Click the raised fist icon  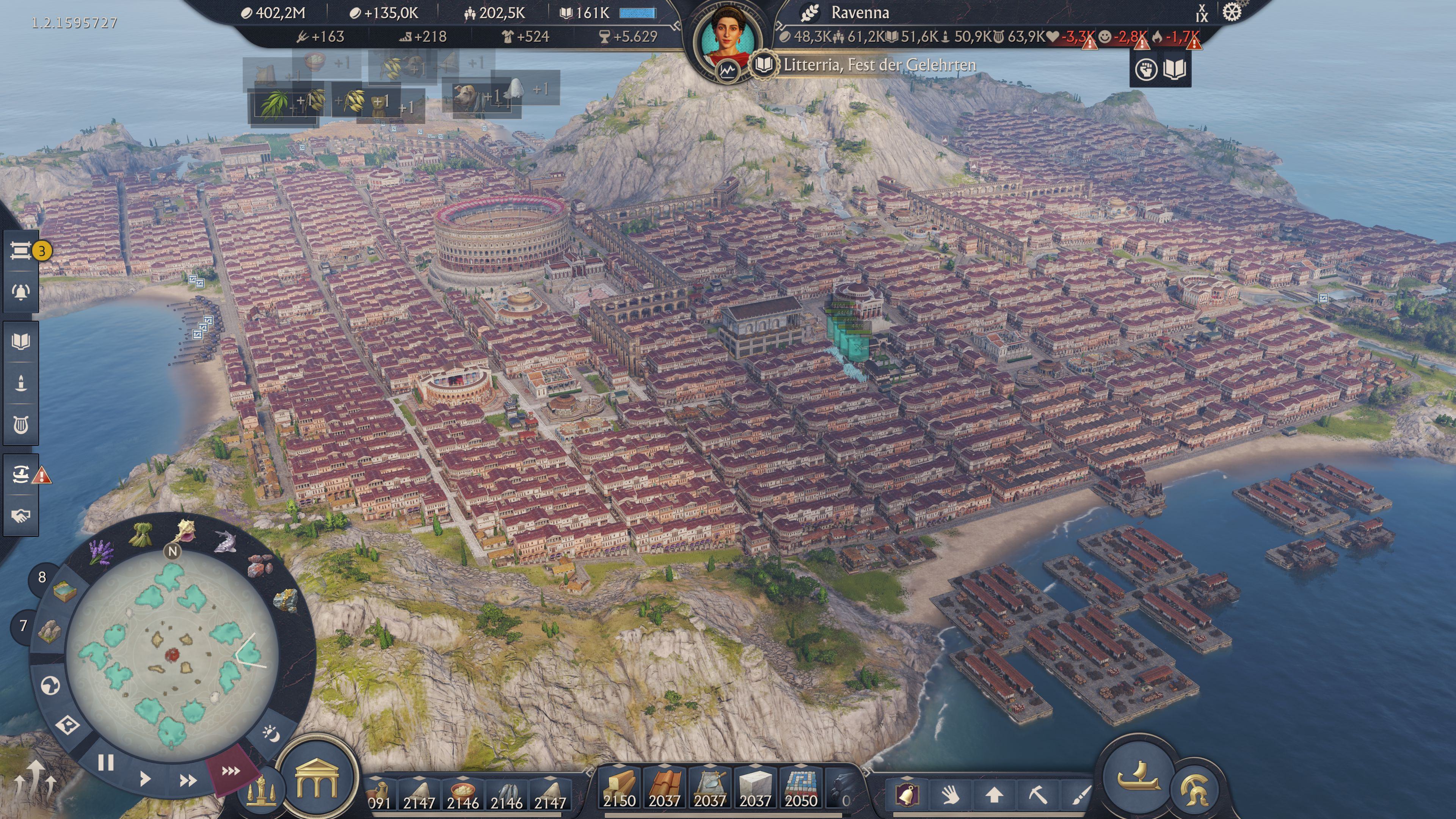(1146, 70)
